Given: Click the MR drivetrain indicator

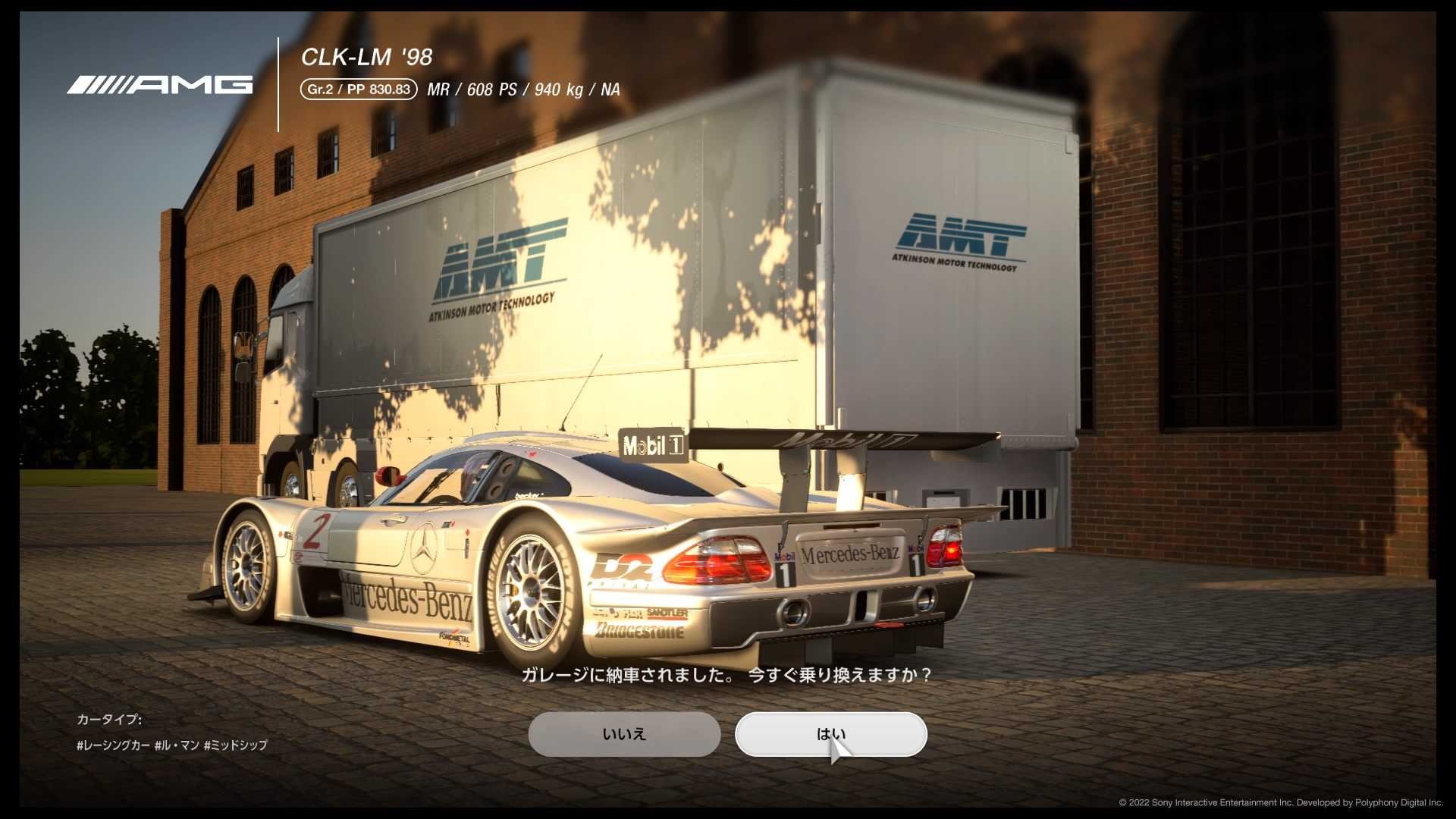Looking at the screenshot, I should tap(438, 89).
